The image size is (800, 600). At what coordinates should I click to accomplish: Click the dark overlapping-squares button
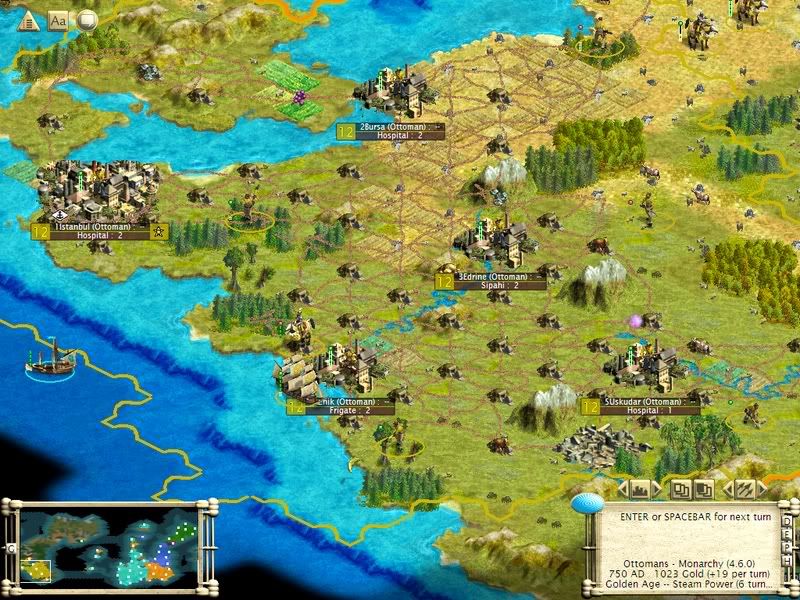click(705, 489)
